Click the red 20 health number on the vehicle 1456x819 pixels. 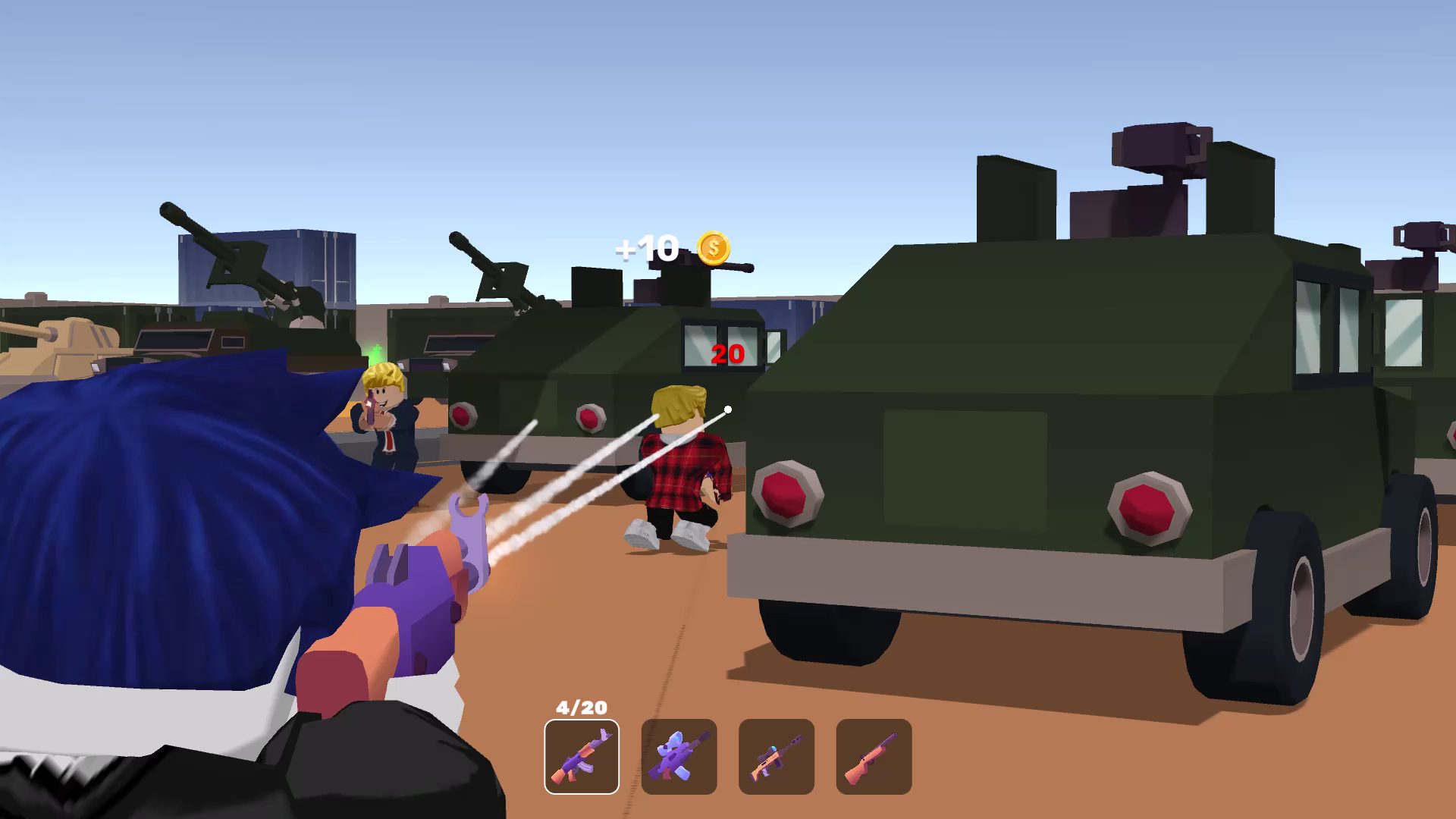726,353
